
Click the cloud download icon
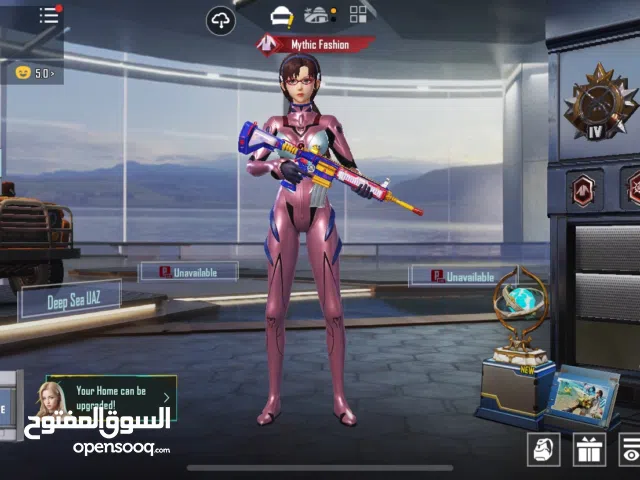221,20
